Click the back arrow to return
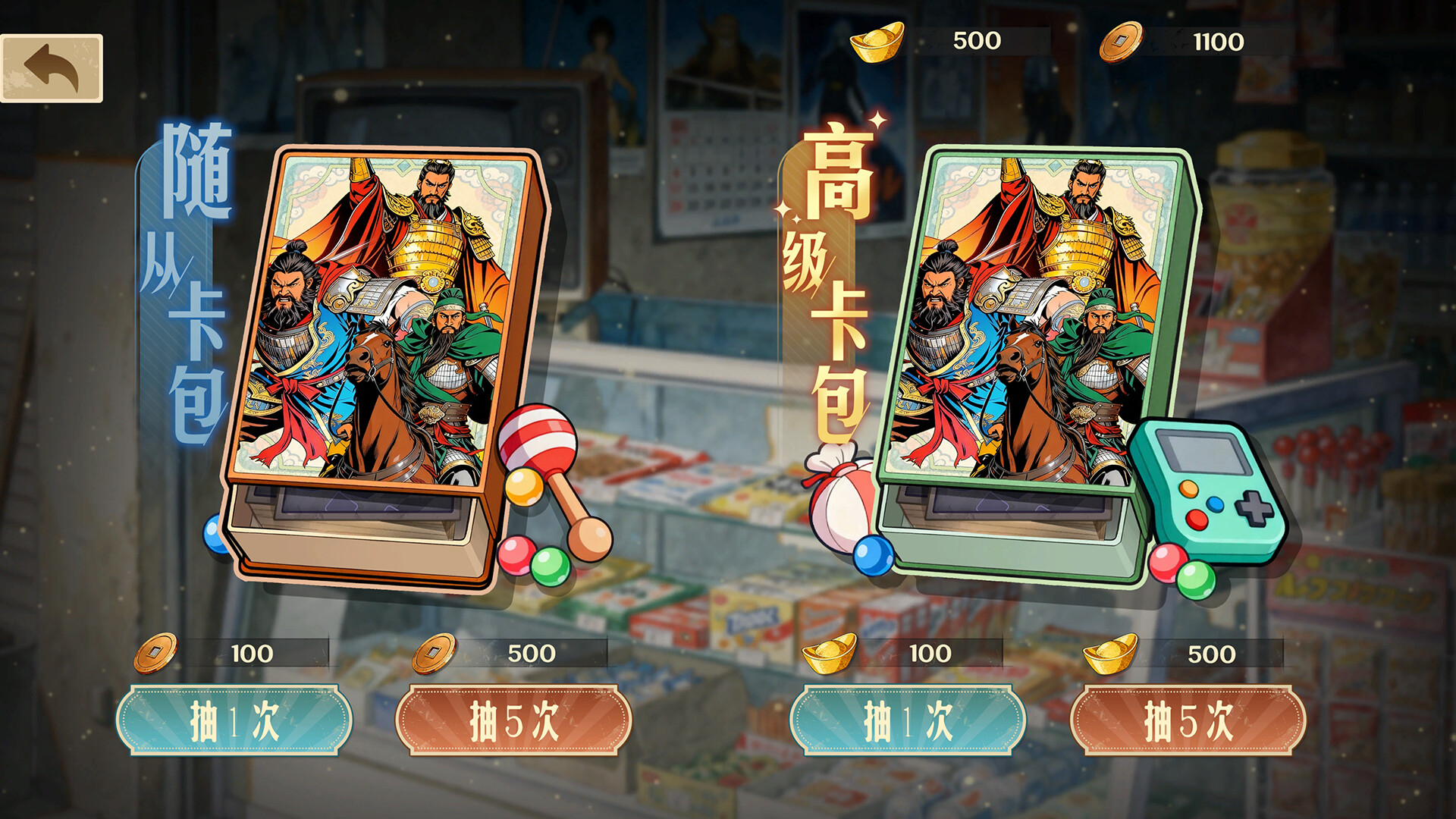 [x=53, y=68]
